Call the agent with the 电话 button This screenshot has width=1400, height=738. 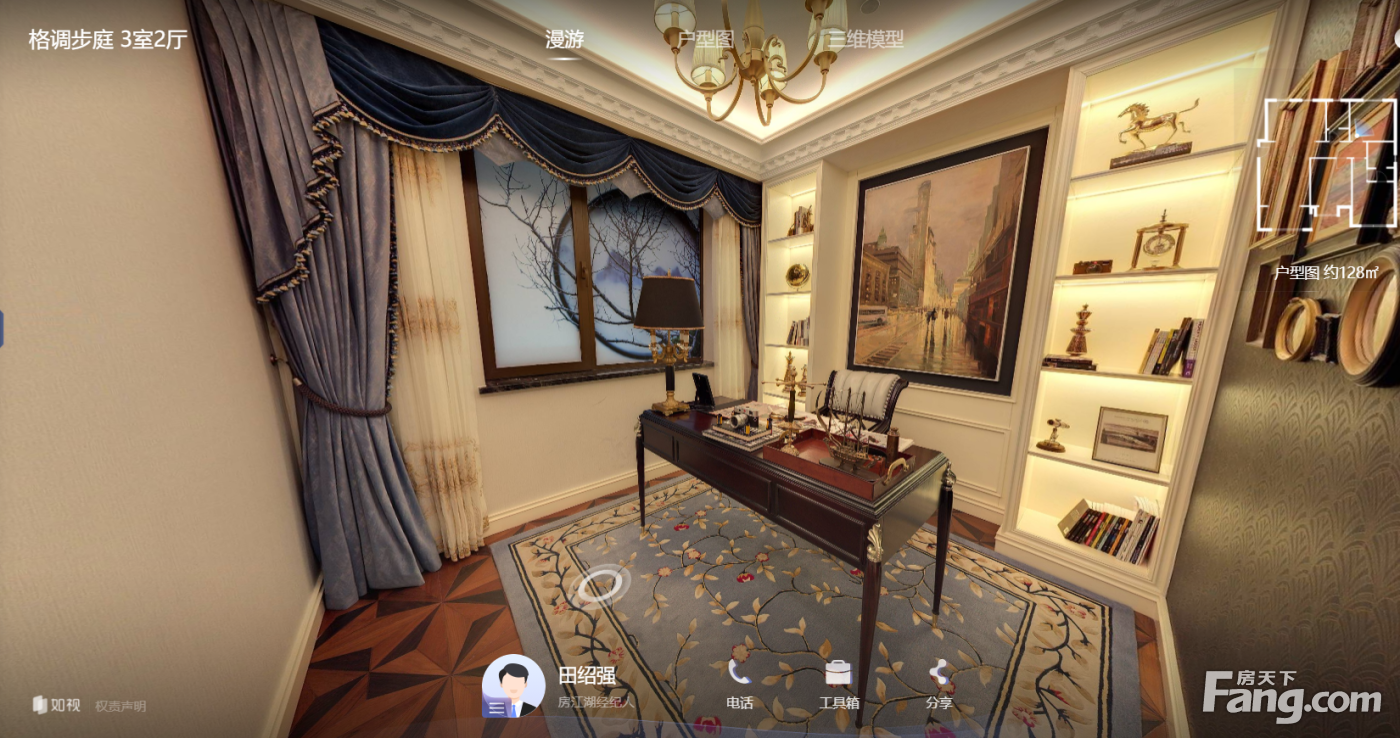(x=739, y=683)
